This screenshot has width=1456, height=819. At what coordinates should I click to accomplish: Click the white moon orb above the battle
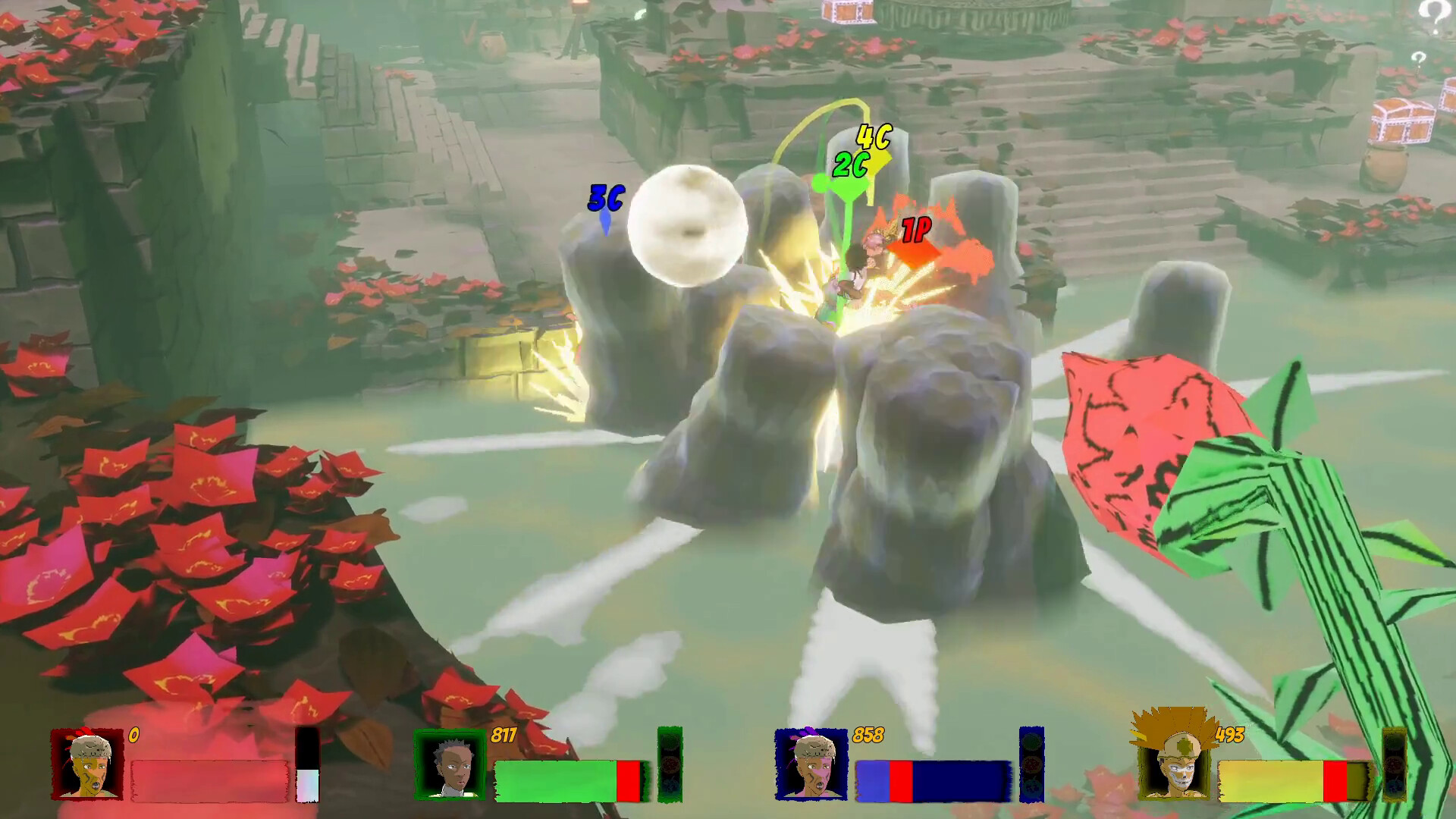point(692,226)
